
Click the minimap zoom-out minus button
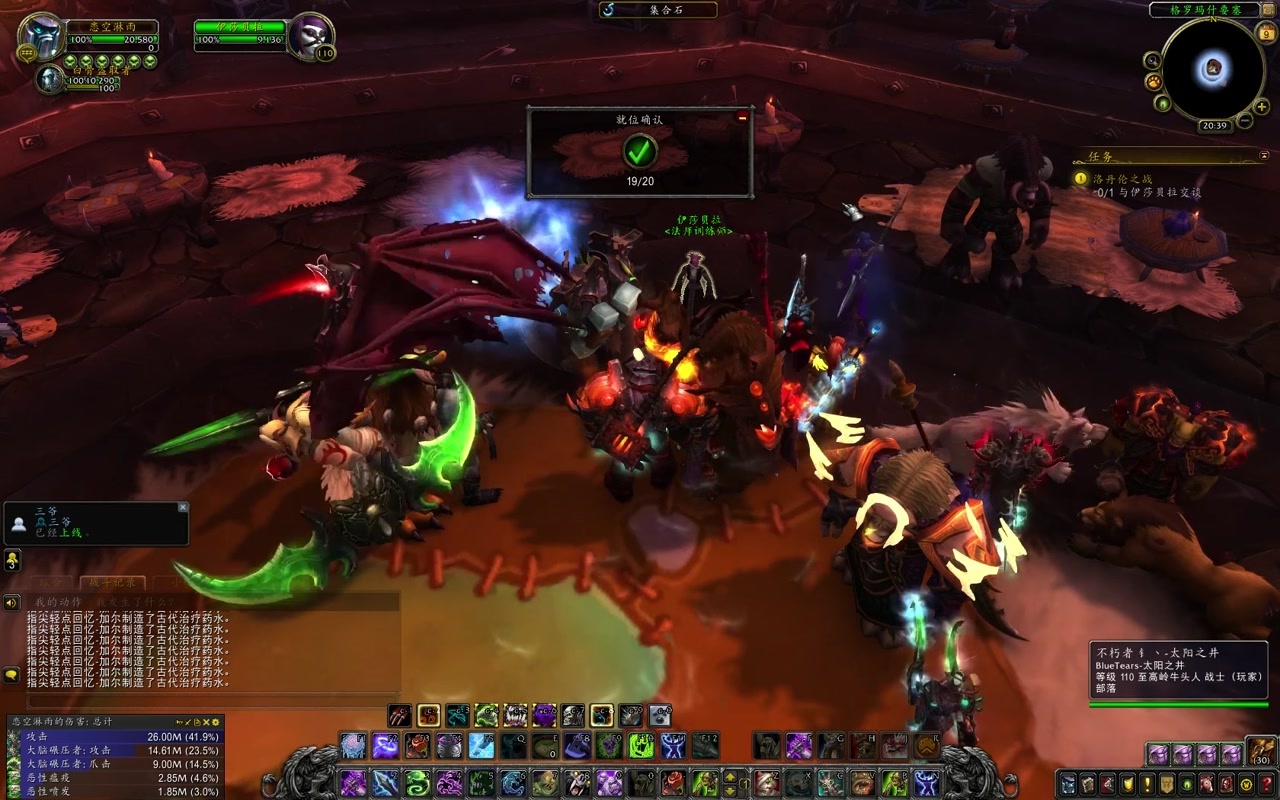click(1246, 121)
